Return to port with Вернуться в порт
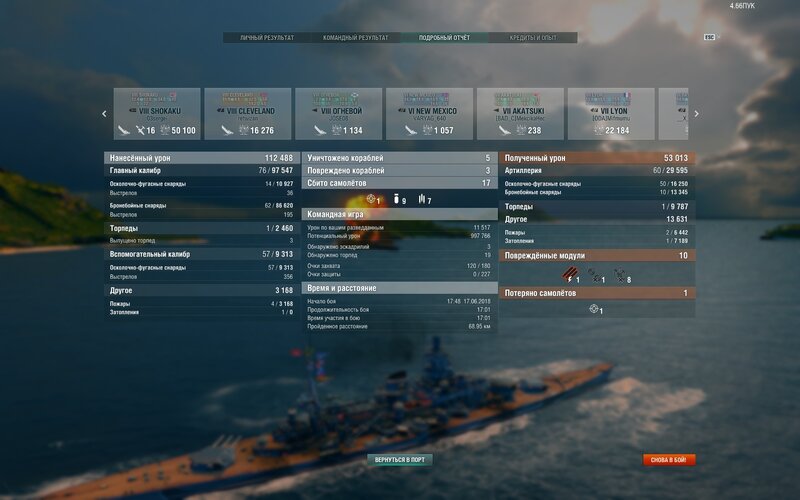 click(x=400, y=460)
